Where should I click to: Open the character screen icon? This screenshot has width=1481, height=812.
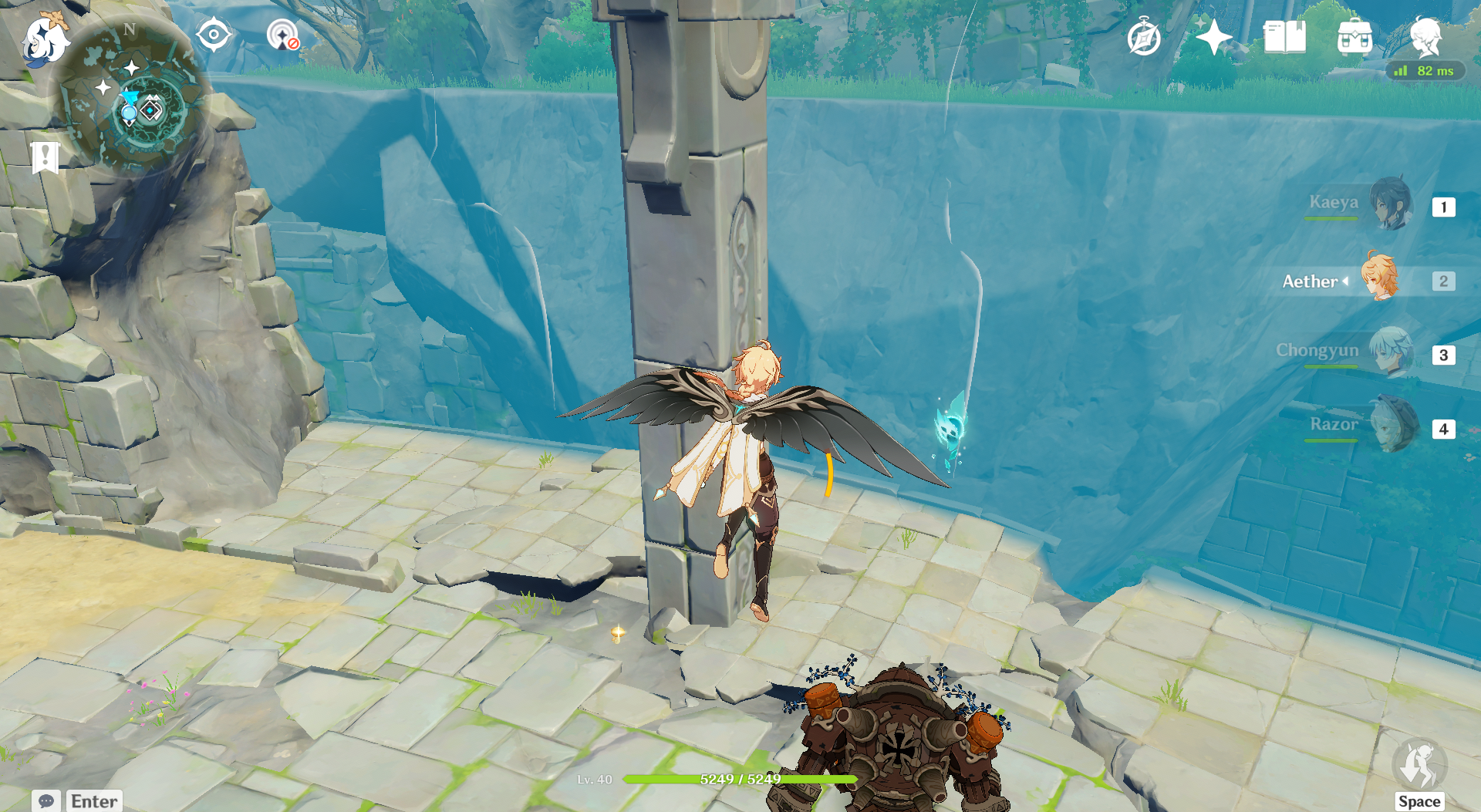(x=1425, y=35)
